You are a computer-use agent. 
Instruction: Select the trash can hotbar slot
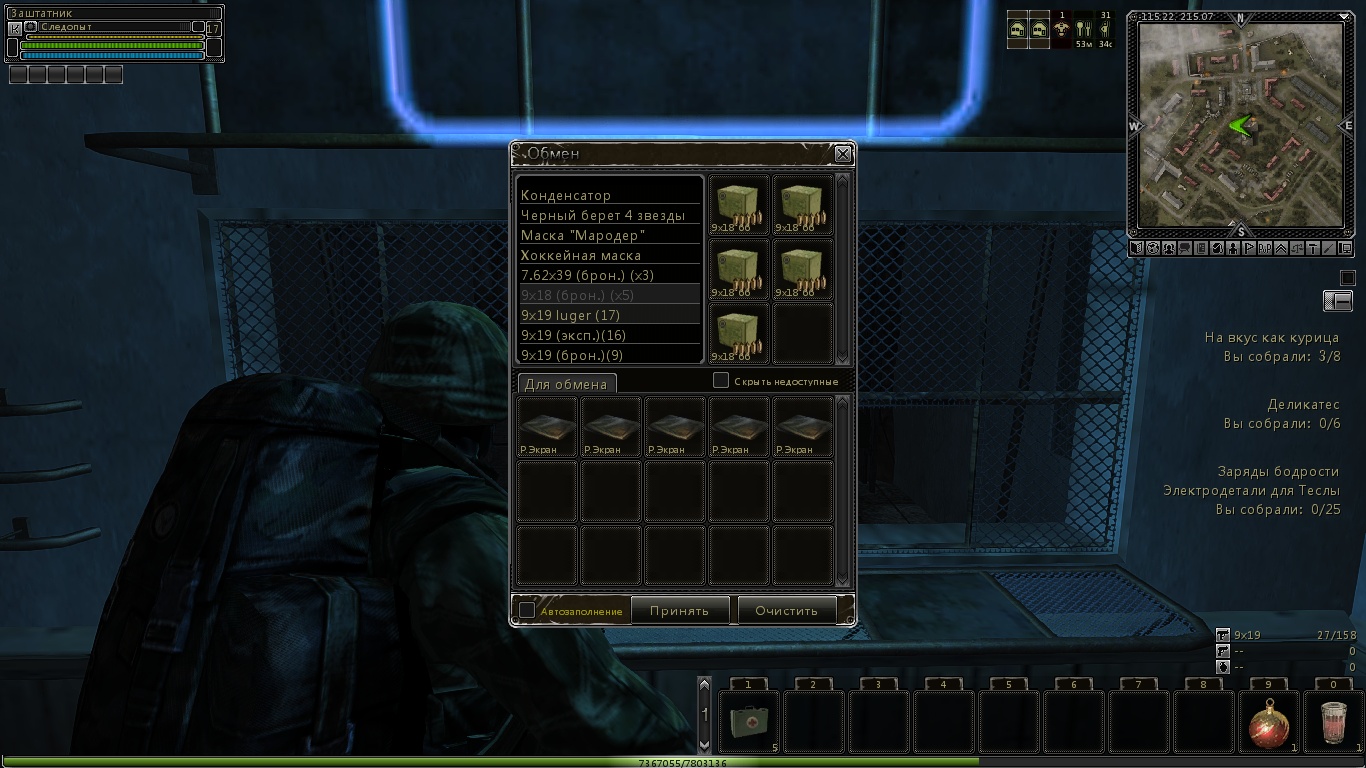(1333, 721)
